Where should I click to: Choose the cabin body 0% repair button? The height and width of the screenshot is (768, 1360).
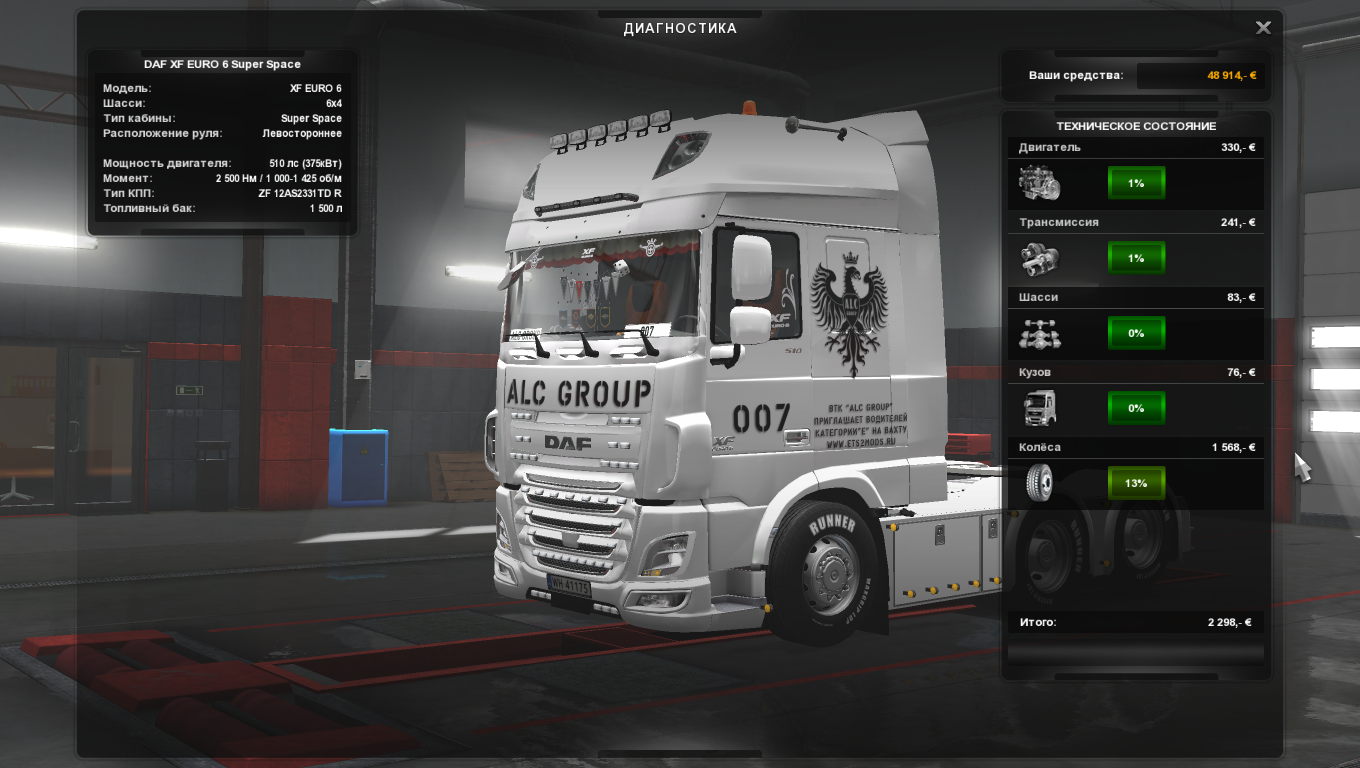tap(1136, 408)
